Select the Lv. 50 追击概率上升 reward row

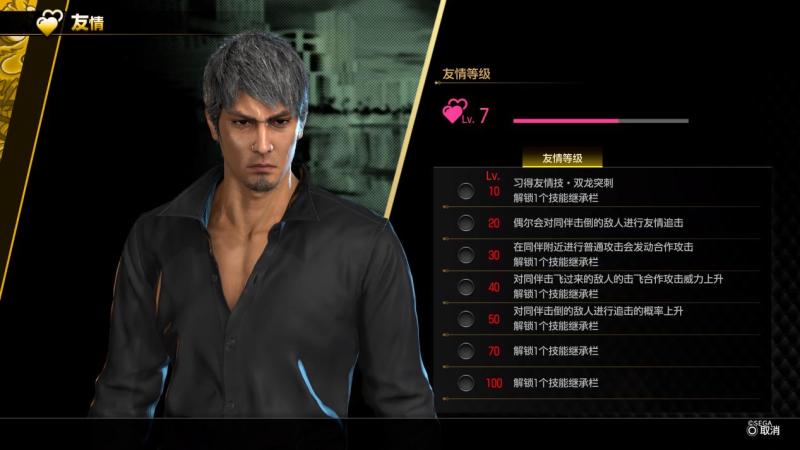[x=600, y=318]
